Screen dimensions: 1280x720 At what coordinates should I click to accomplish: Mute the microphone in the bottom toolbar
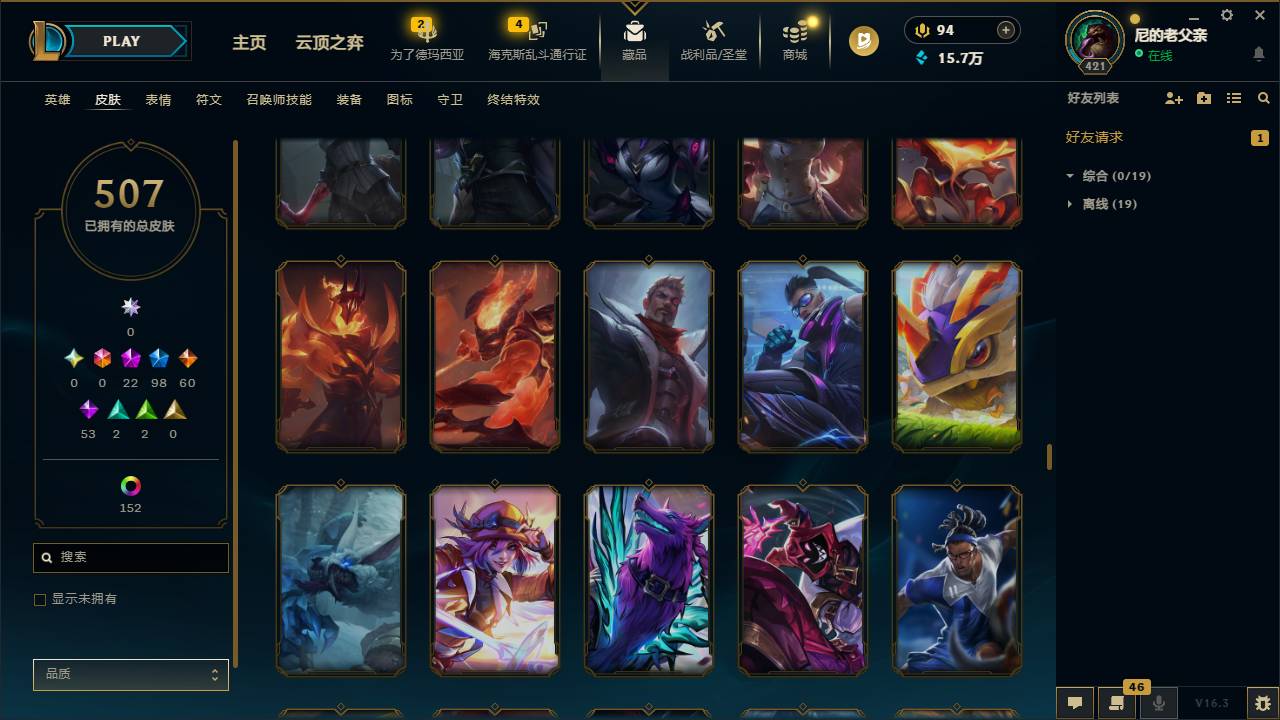[1159, 703]
